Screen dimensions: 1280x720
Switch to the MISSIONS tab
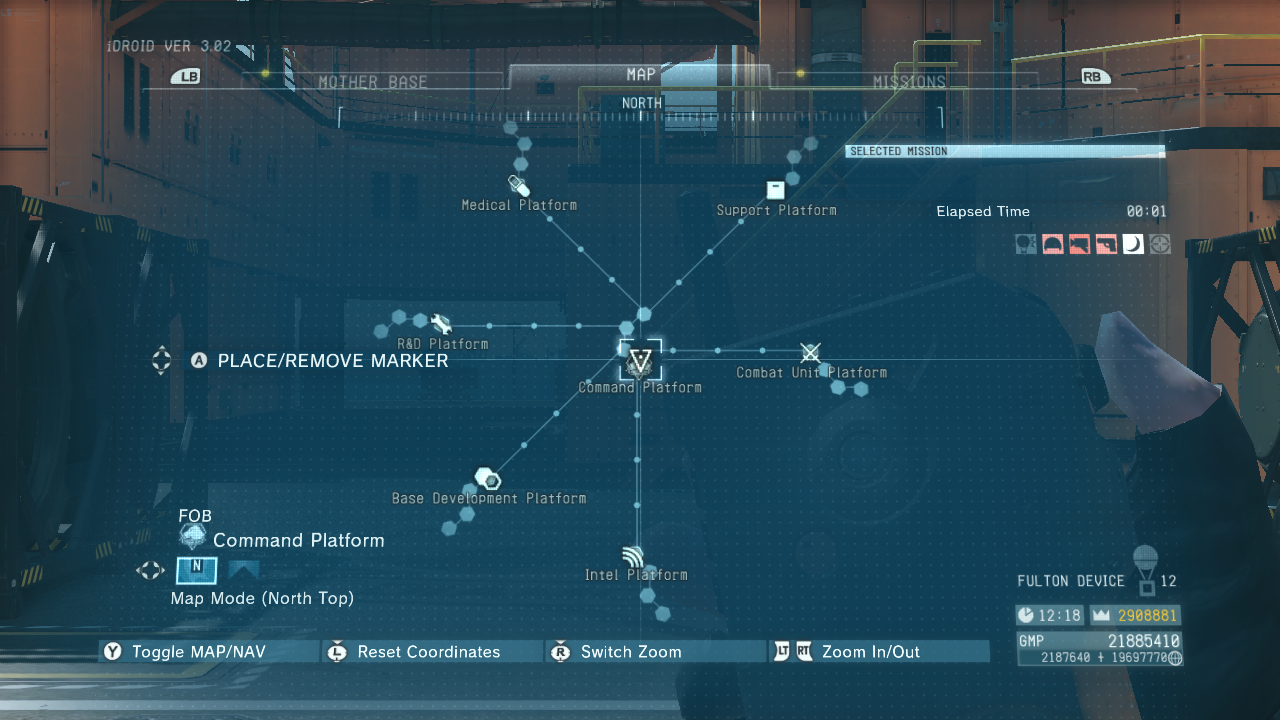pyautogui.click(x=910, y=81)
